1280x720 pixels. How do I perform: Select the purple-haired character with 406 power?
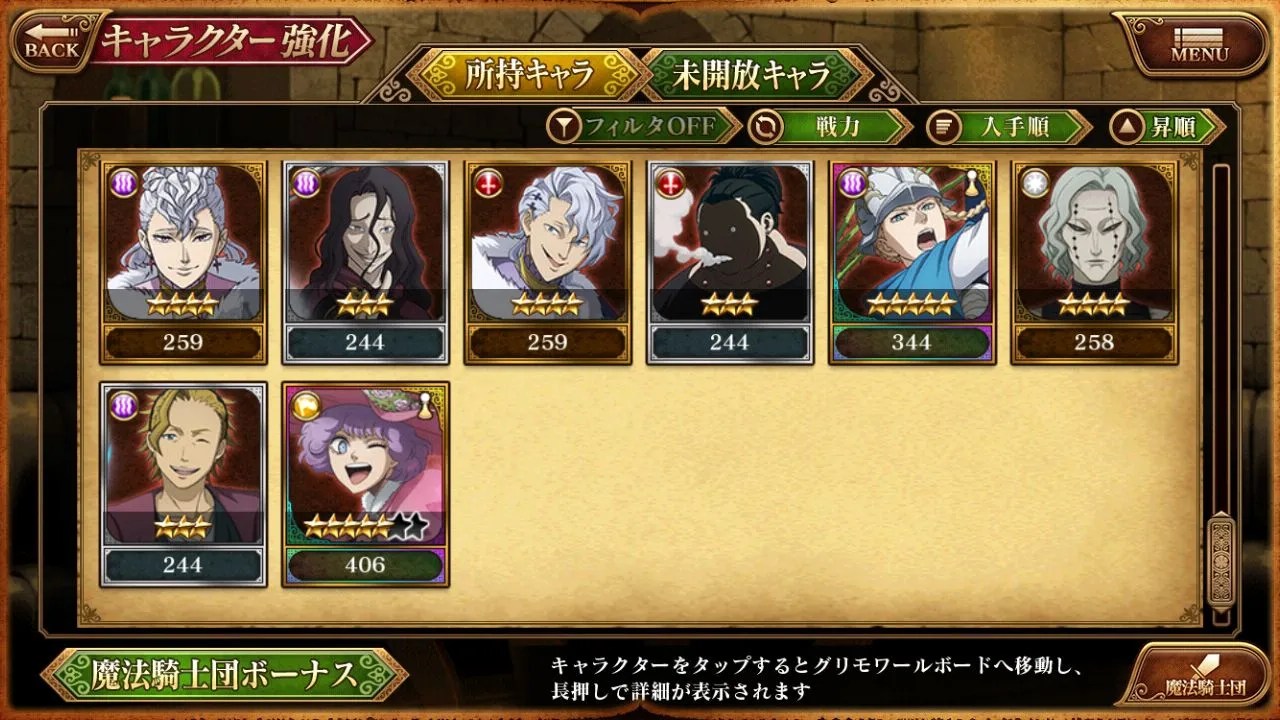pyautogui.click(x=365, y=484)
